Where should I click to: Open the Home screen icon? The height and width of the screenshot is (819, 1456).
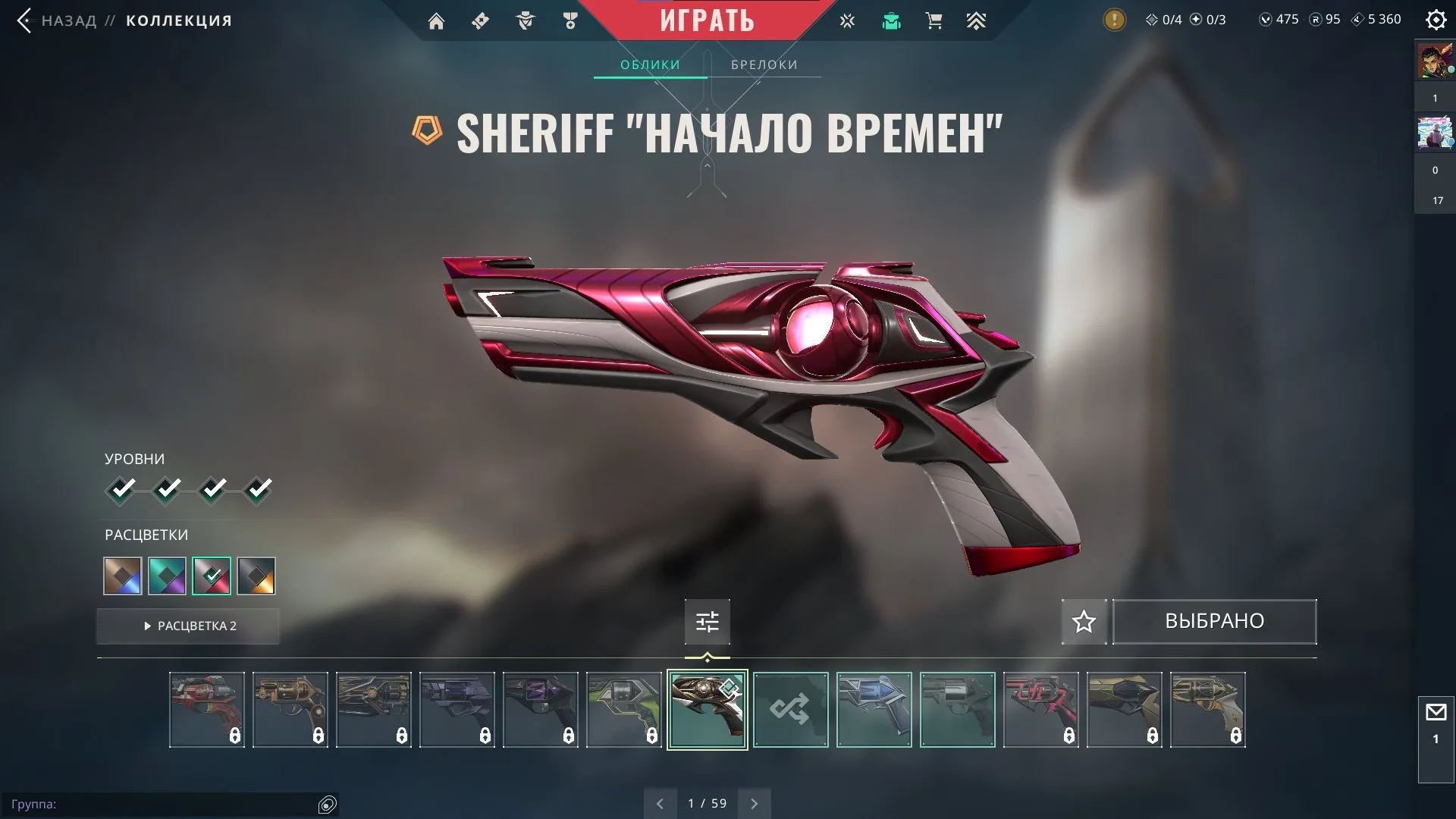pyautogui.click(x=437, y=20)
